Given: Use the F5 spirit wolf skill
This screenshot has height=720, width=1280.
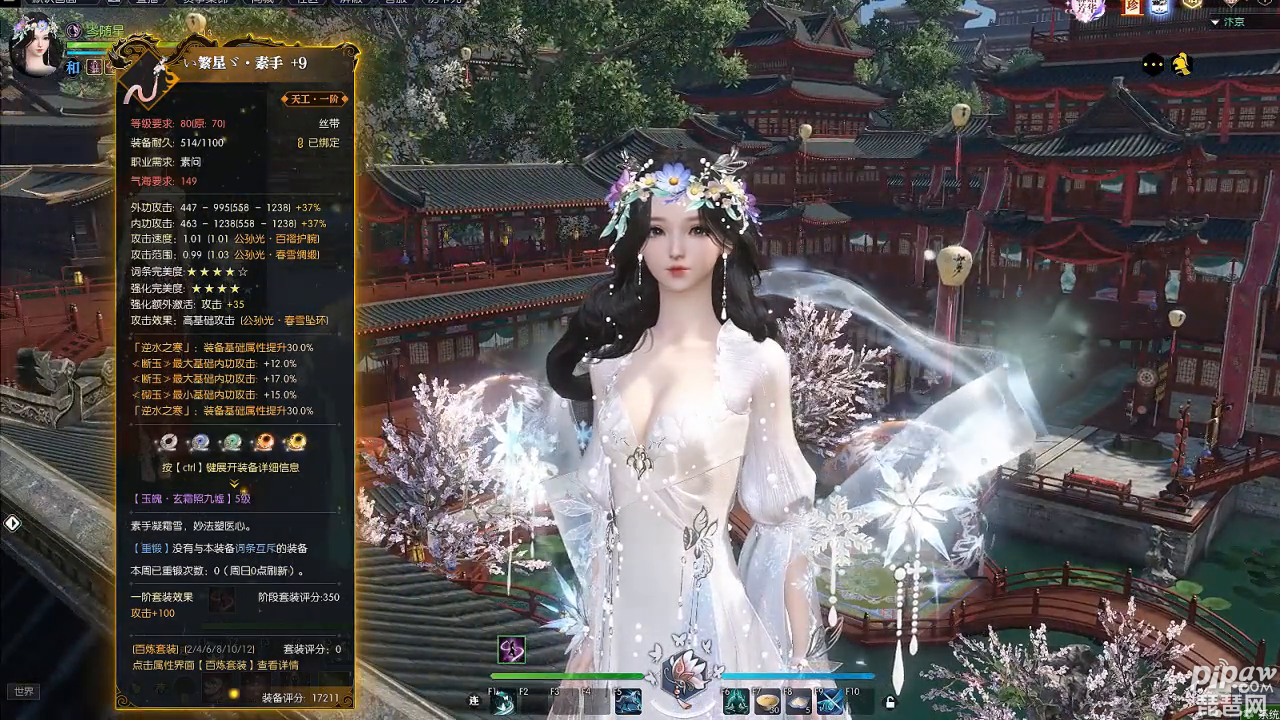Looking at the screenshot, I should tap(628, 702).
